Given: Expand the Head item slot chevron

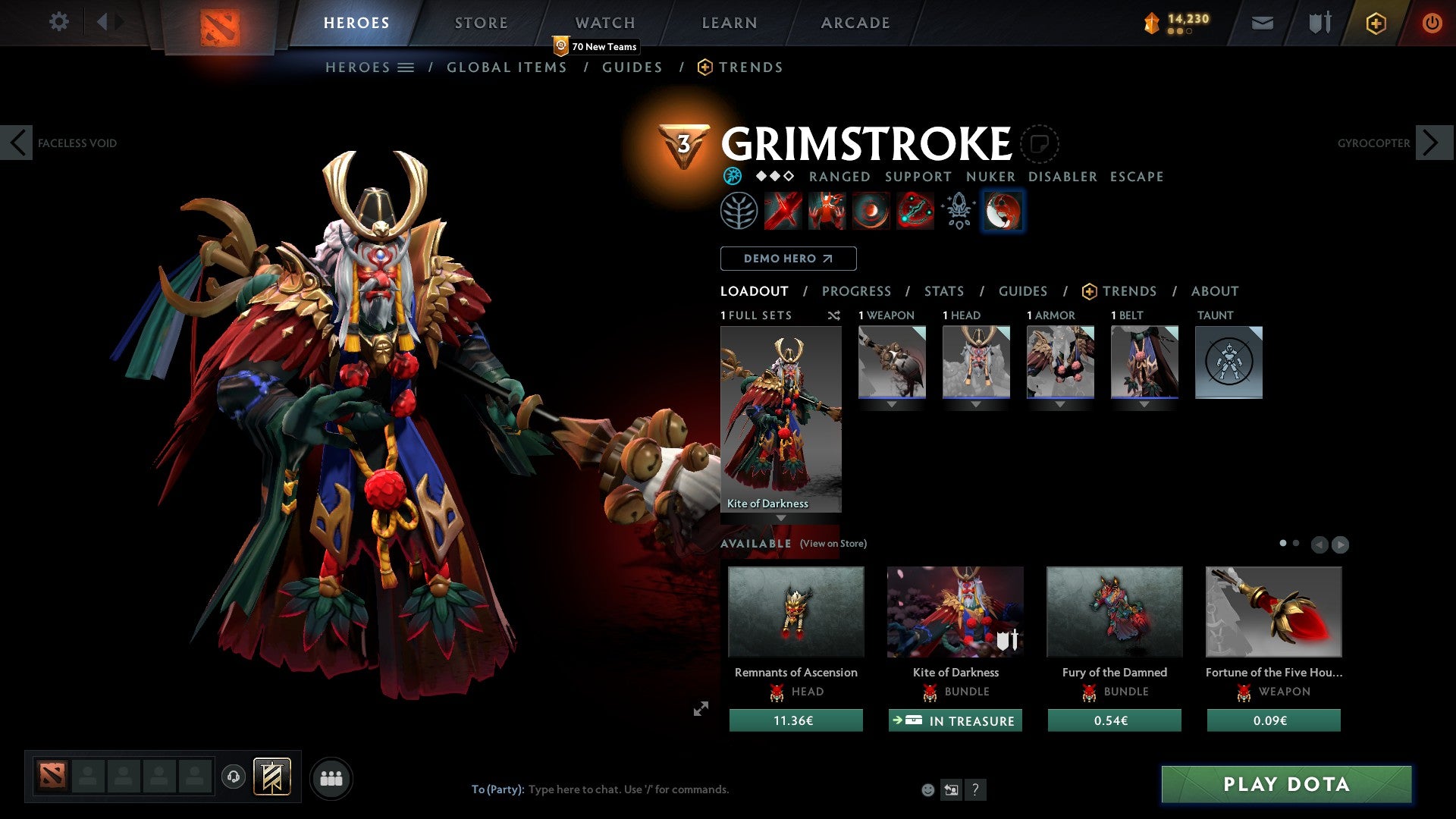Looking at the screenshot, I should (976, 404).
